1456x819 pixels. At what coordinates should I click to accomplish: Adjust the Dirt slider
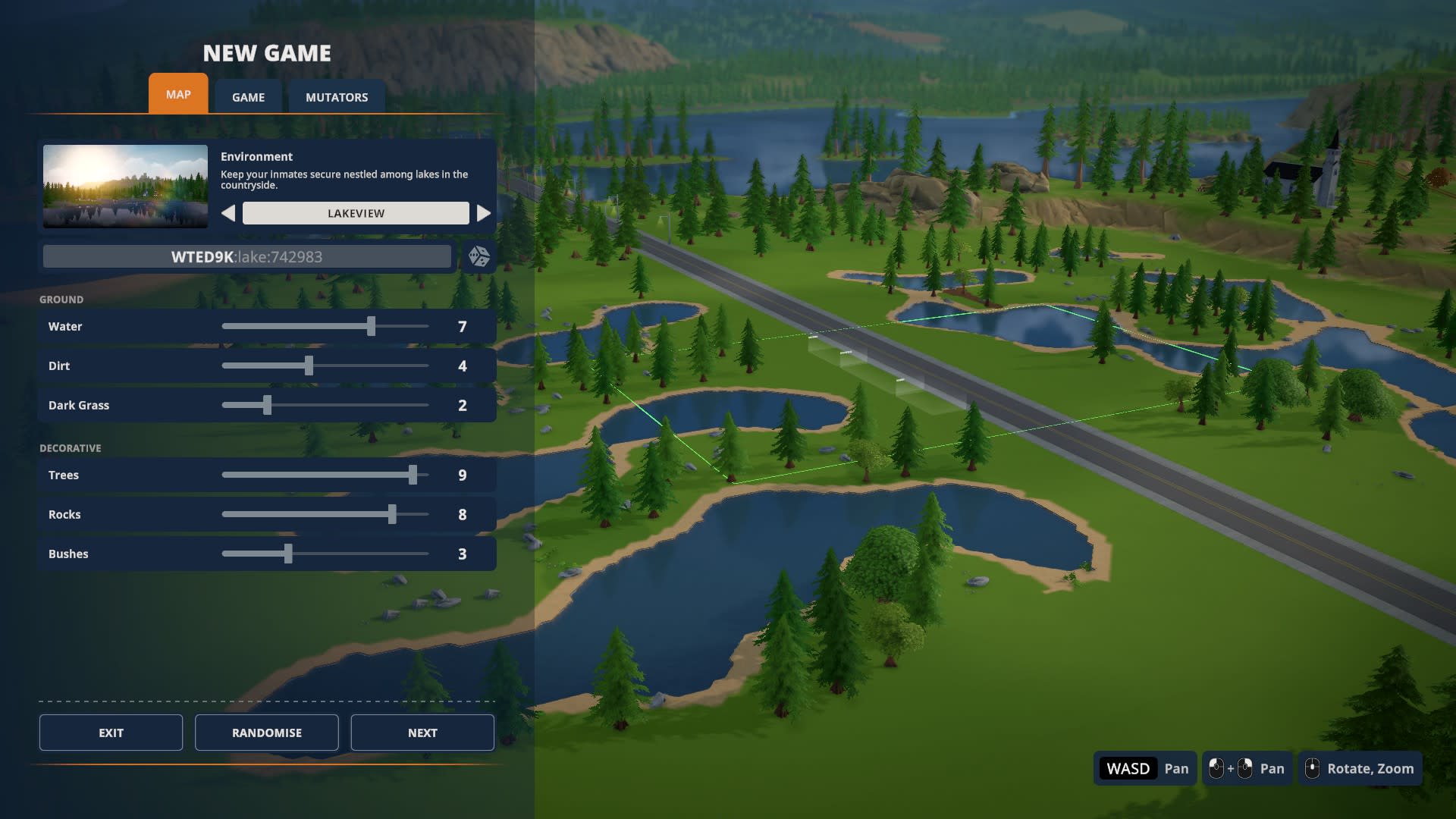point(309,366)
